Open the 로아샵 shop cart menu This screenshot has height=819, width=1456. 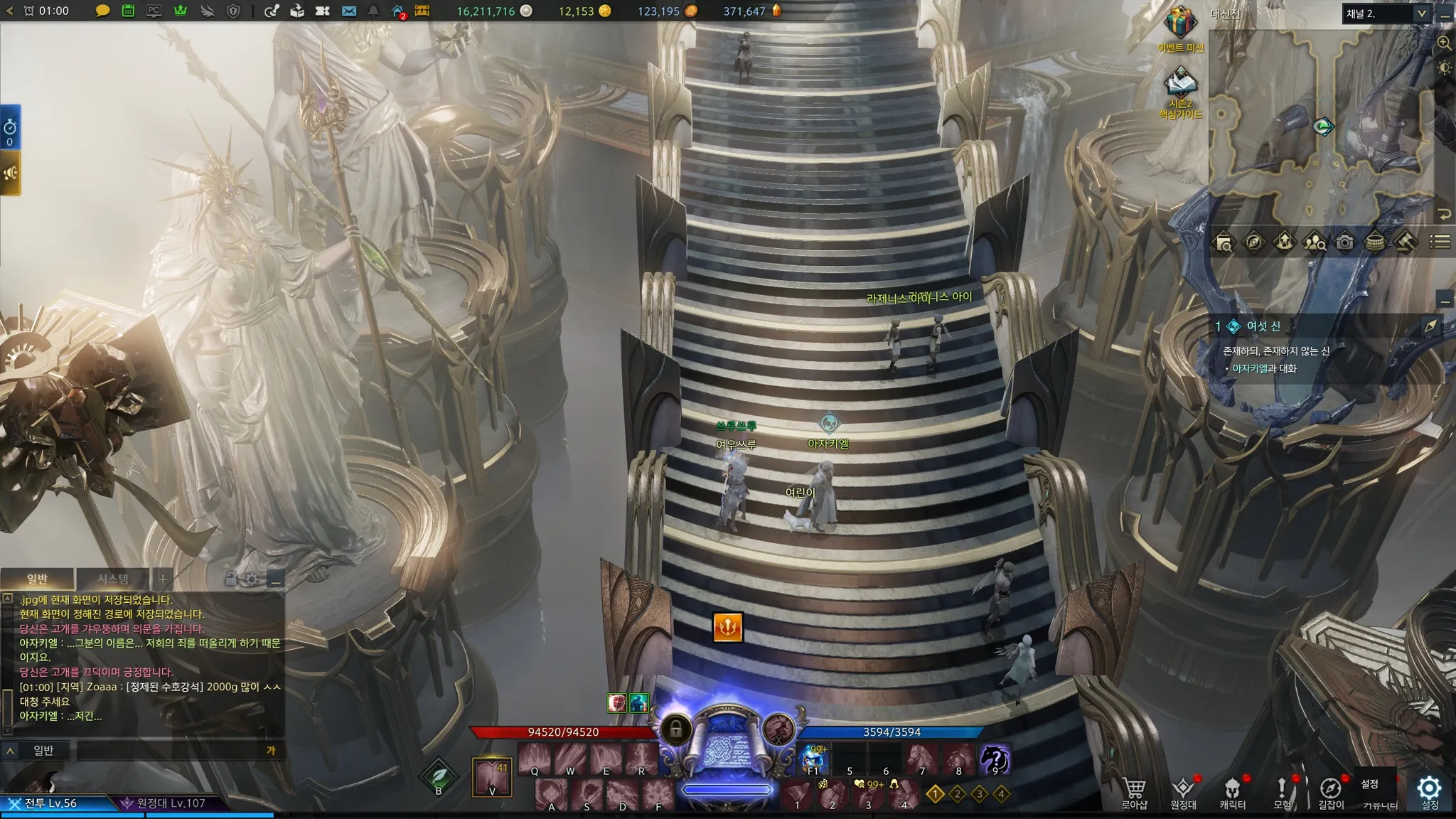point(1134,791)
